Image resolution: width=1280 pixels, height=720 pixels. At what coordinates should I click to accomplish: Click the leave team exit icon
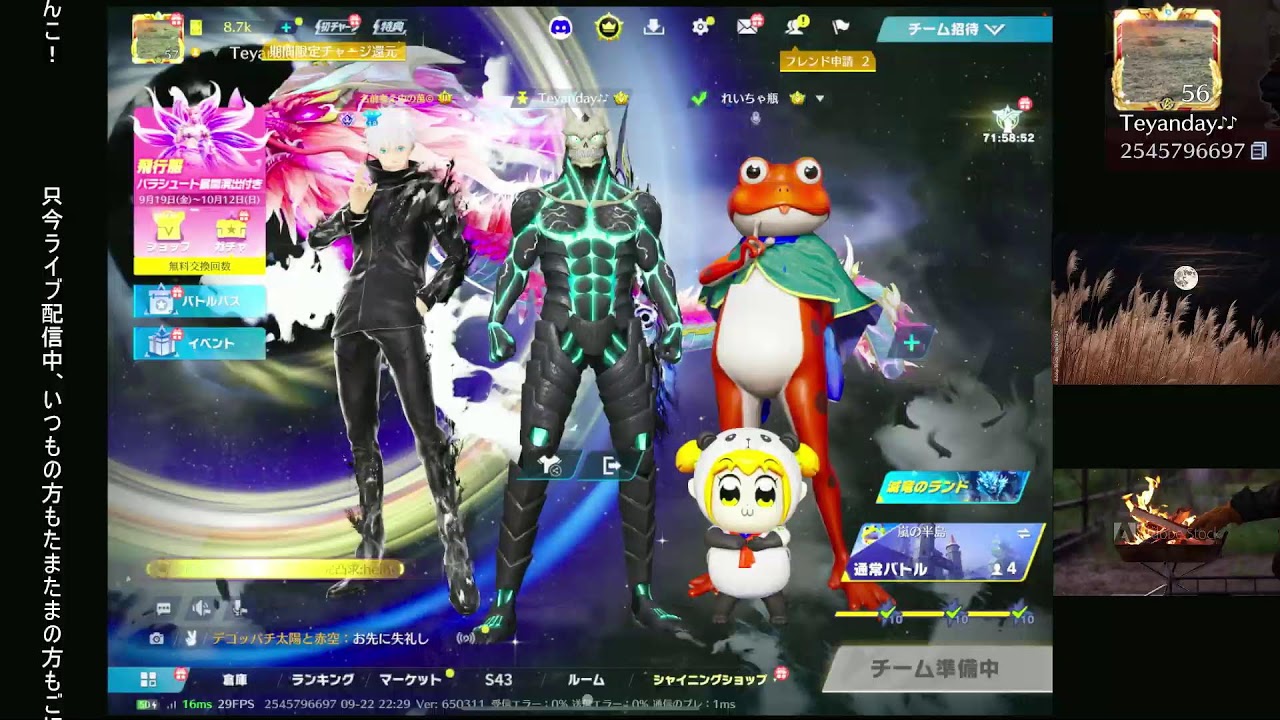click(611, 466)
